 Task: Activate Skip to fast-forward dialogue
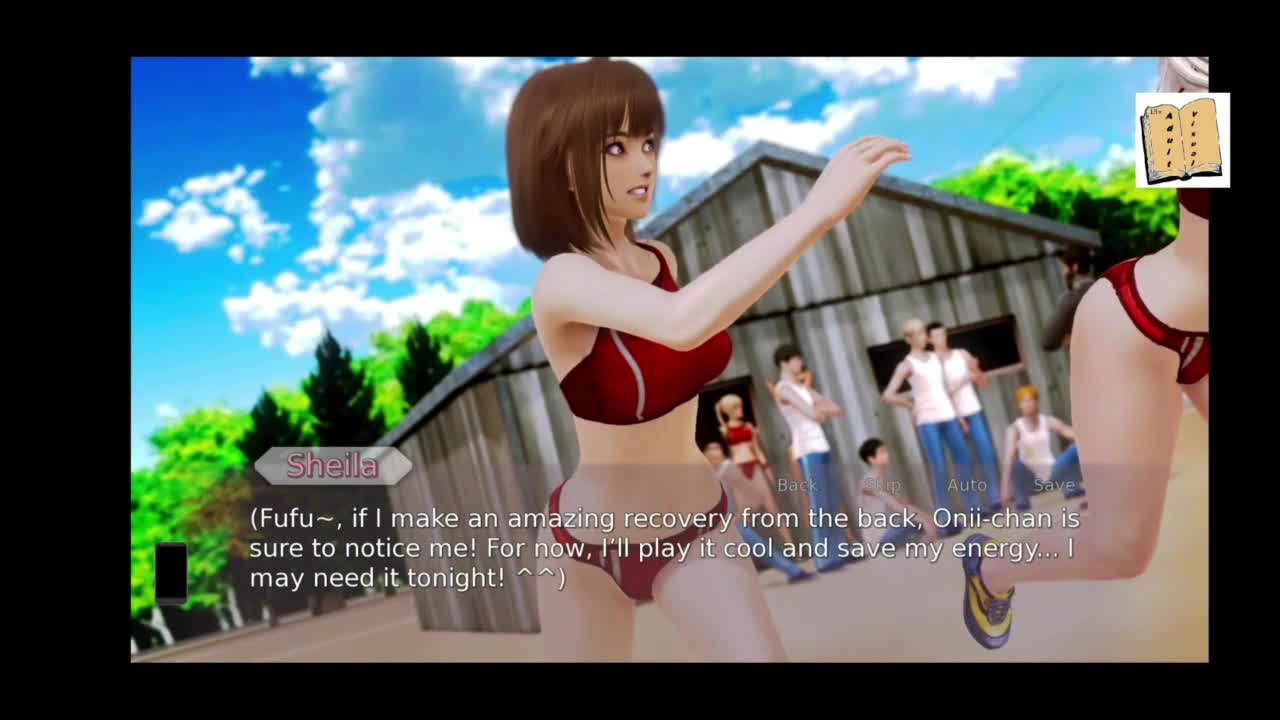pyautogui.click(x=882, y=485)
